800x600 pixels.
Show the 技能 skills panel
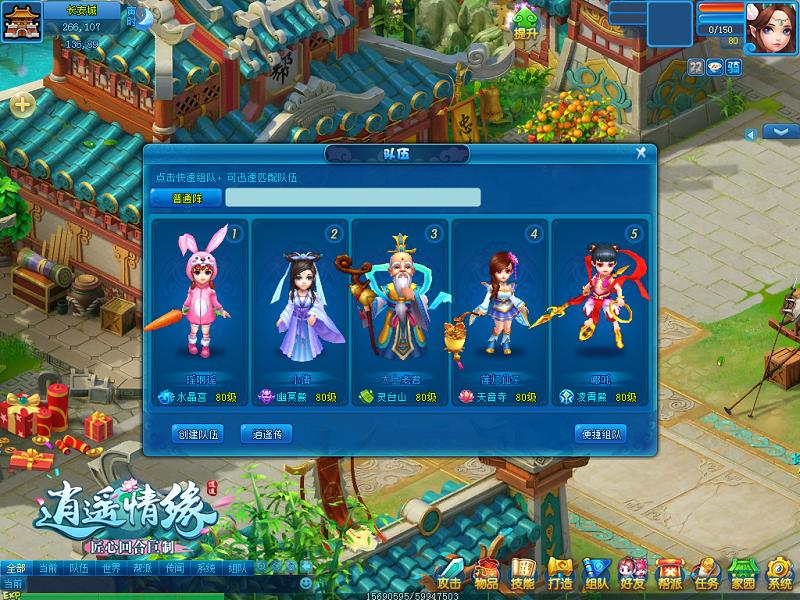point(522,574)
